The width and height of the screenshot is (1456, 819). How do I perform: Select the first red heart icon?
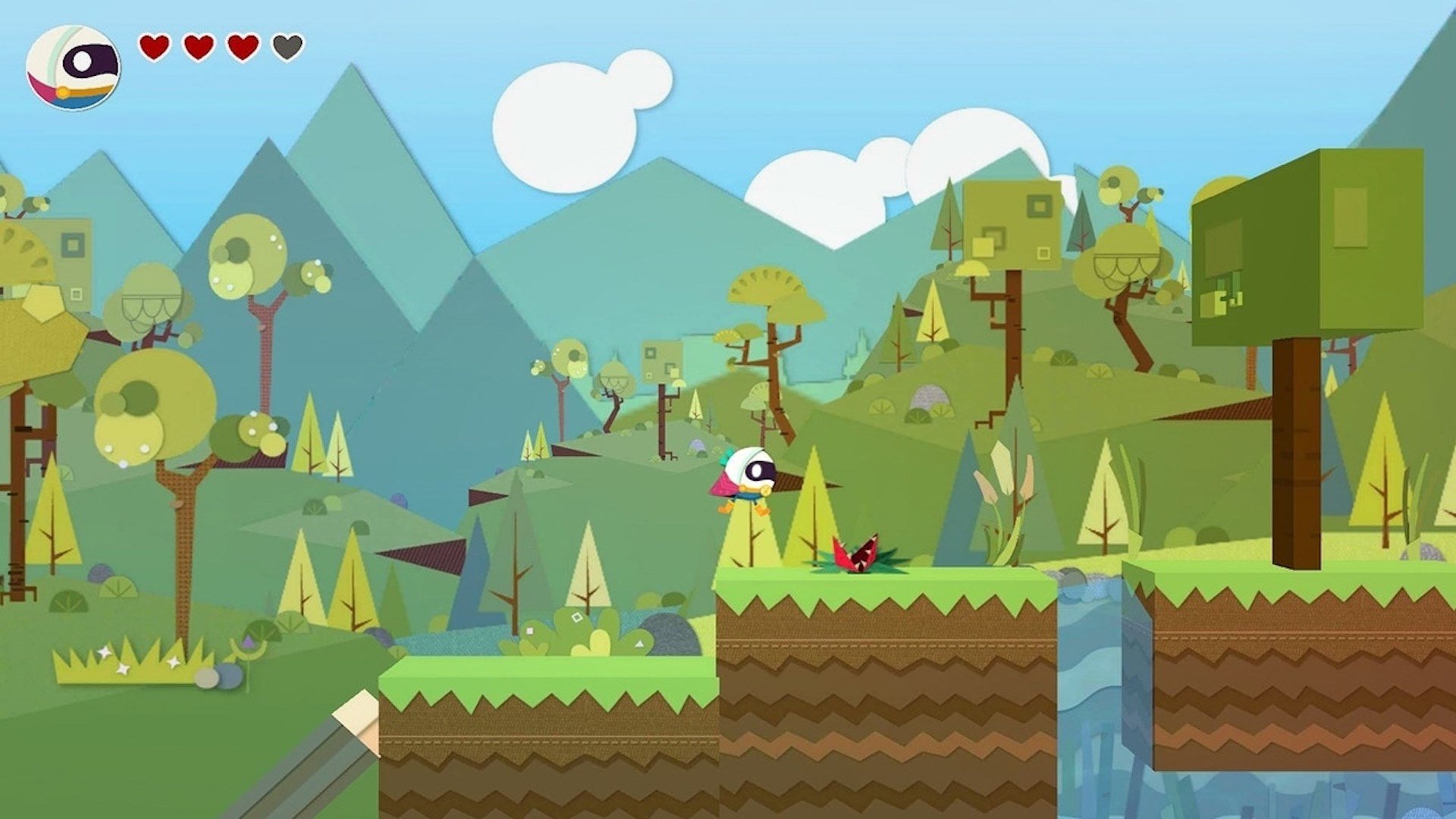(x=155, y=47)
